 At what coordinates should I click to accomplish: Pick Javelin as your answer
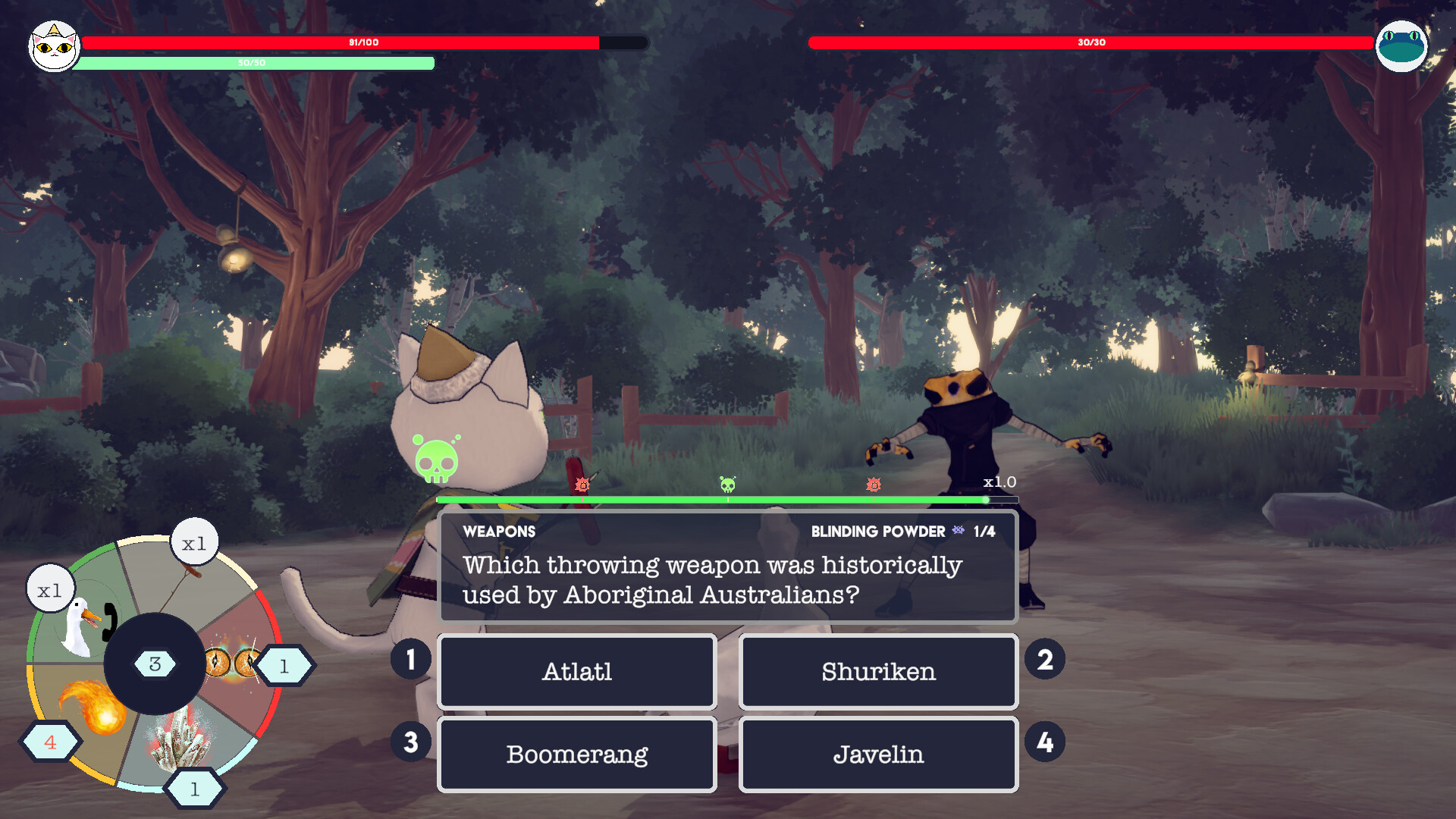(878, 754)
